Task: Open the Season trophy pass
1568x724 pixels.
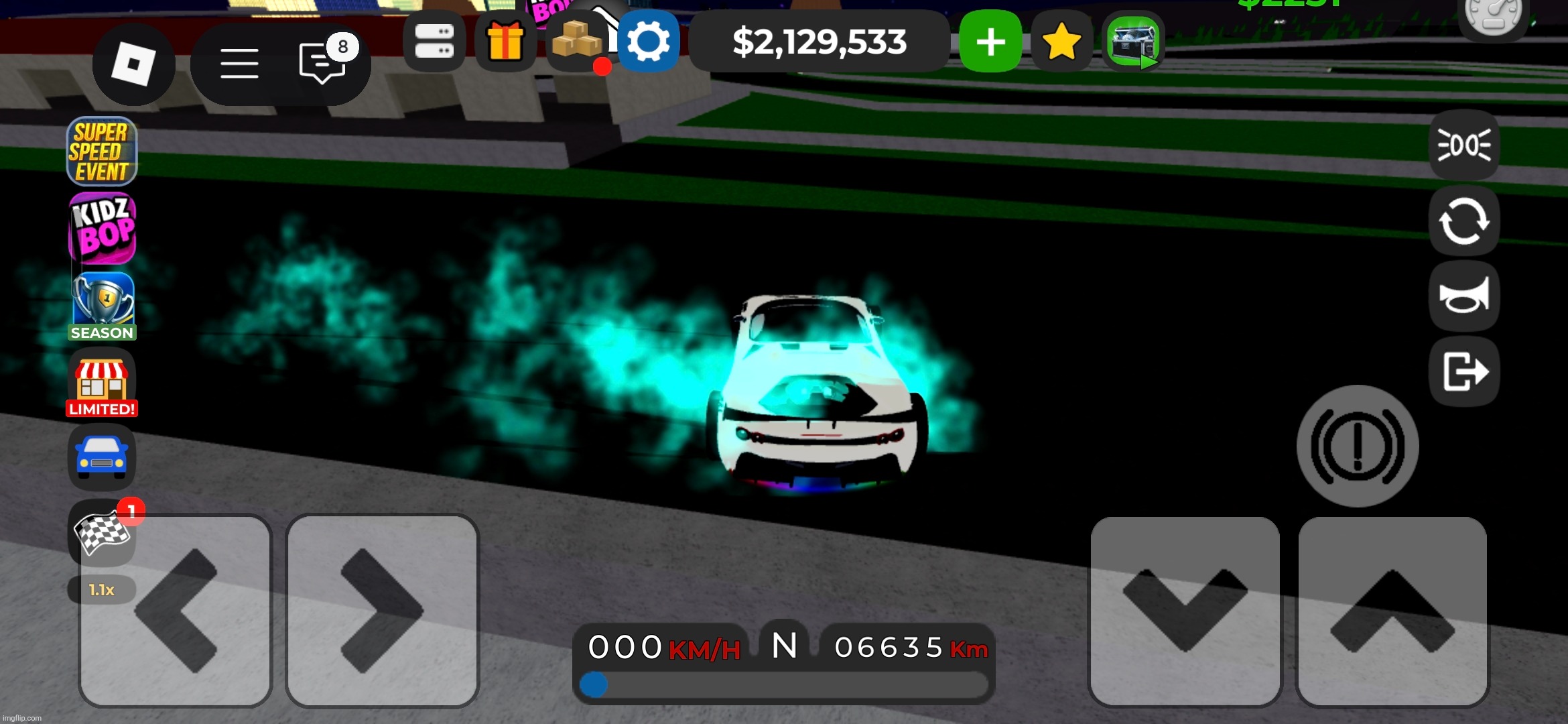Action: coord(102,306)
